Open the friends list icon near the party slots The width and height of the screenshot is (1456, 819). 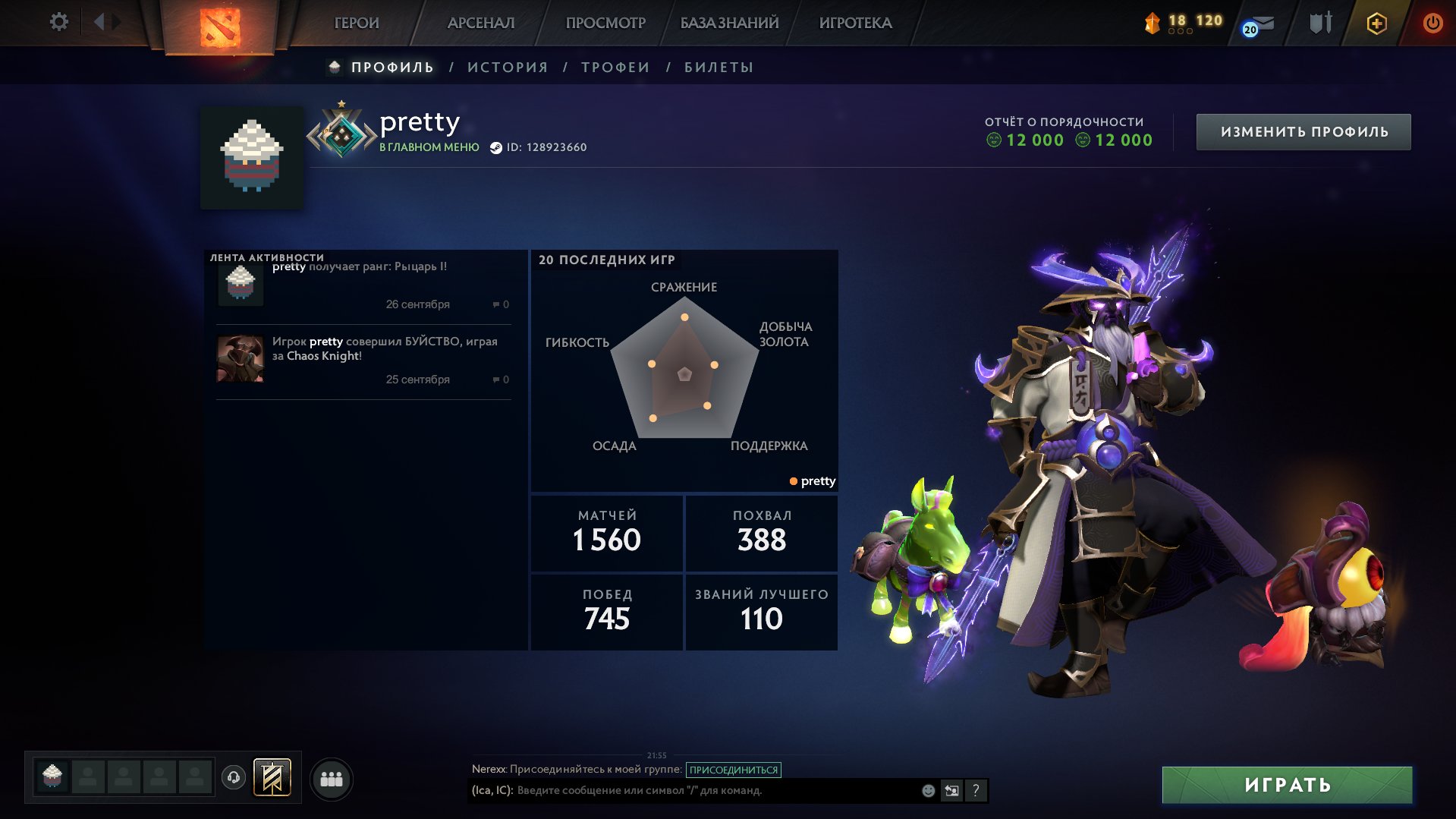[x=331, y=778]
